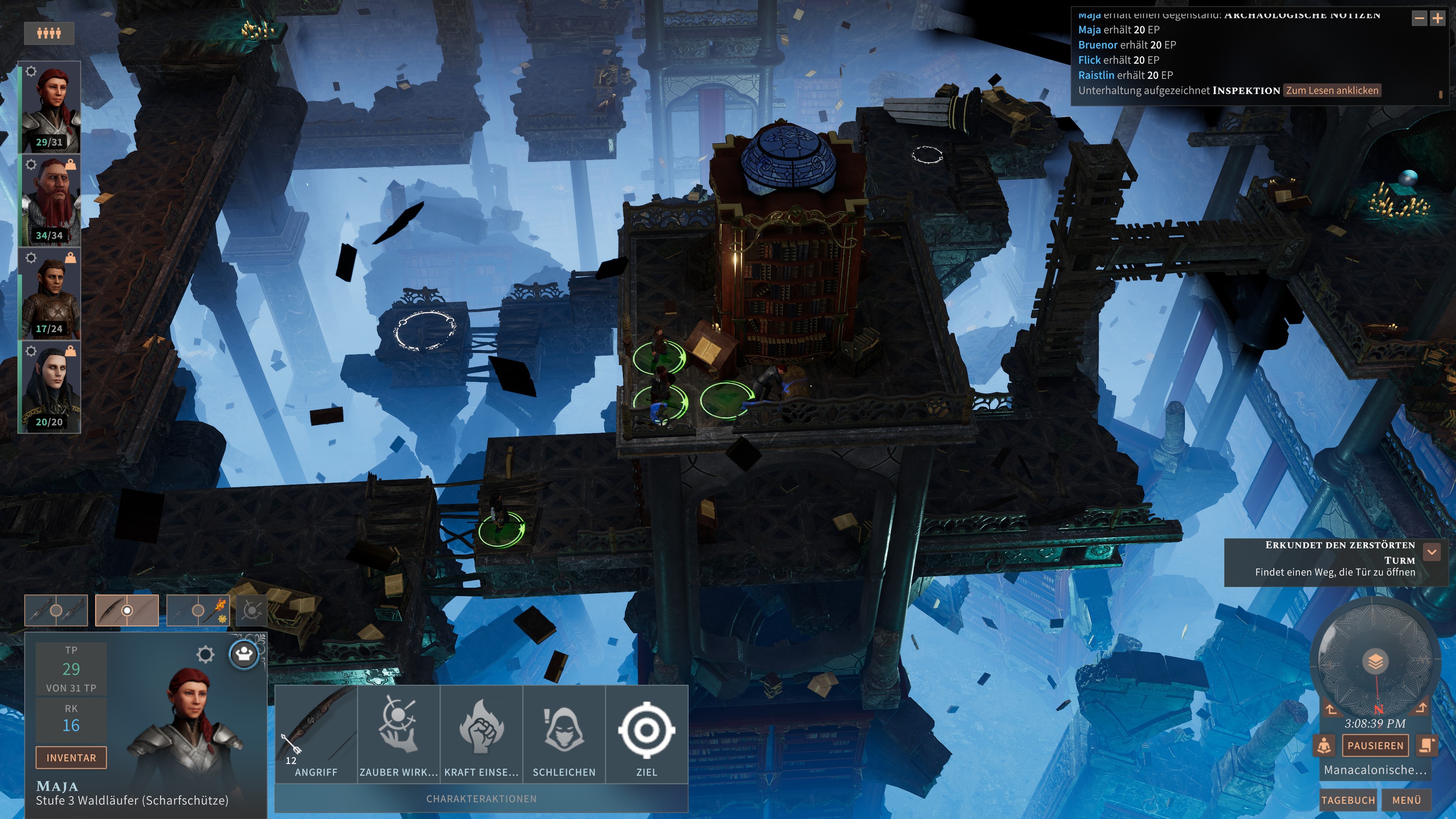Collapse the quest tracker with its arrow
Image resolution: width=1456 pixels, height=819 pixels.
click(1432, 552)
